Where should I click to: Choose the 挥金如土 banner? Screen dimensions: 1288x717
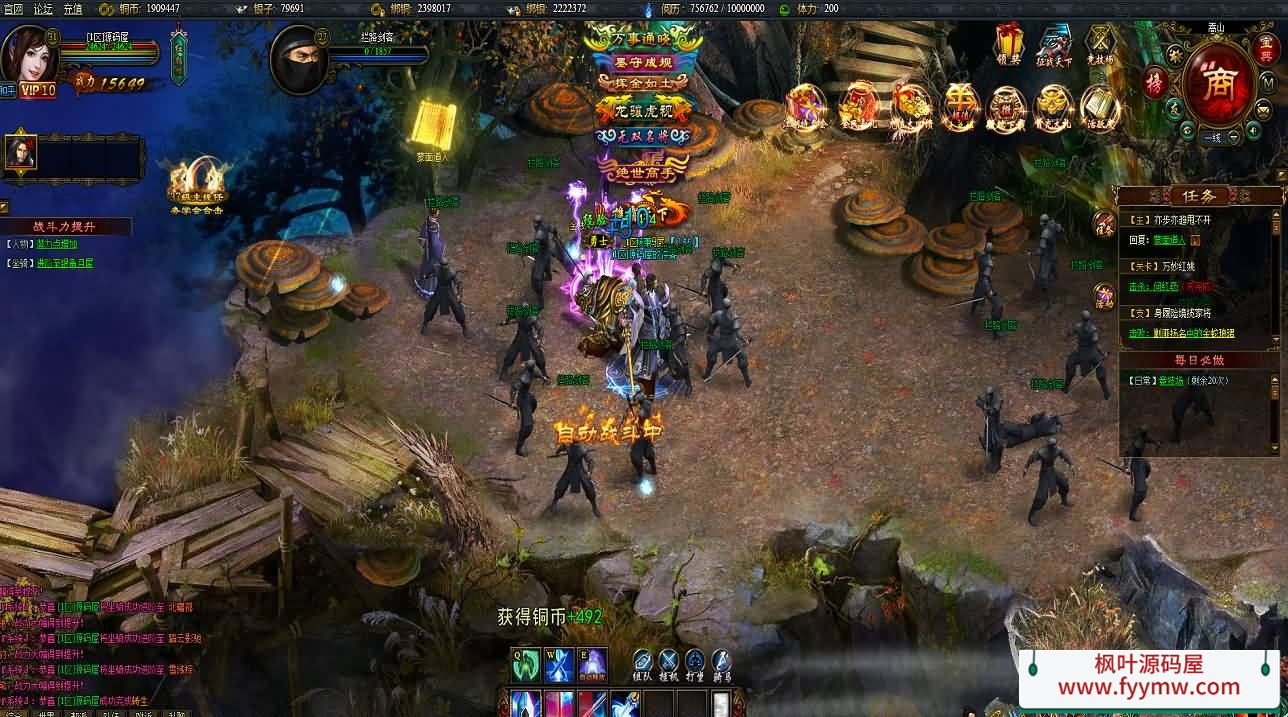643,84
